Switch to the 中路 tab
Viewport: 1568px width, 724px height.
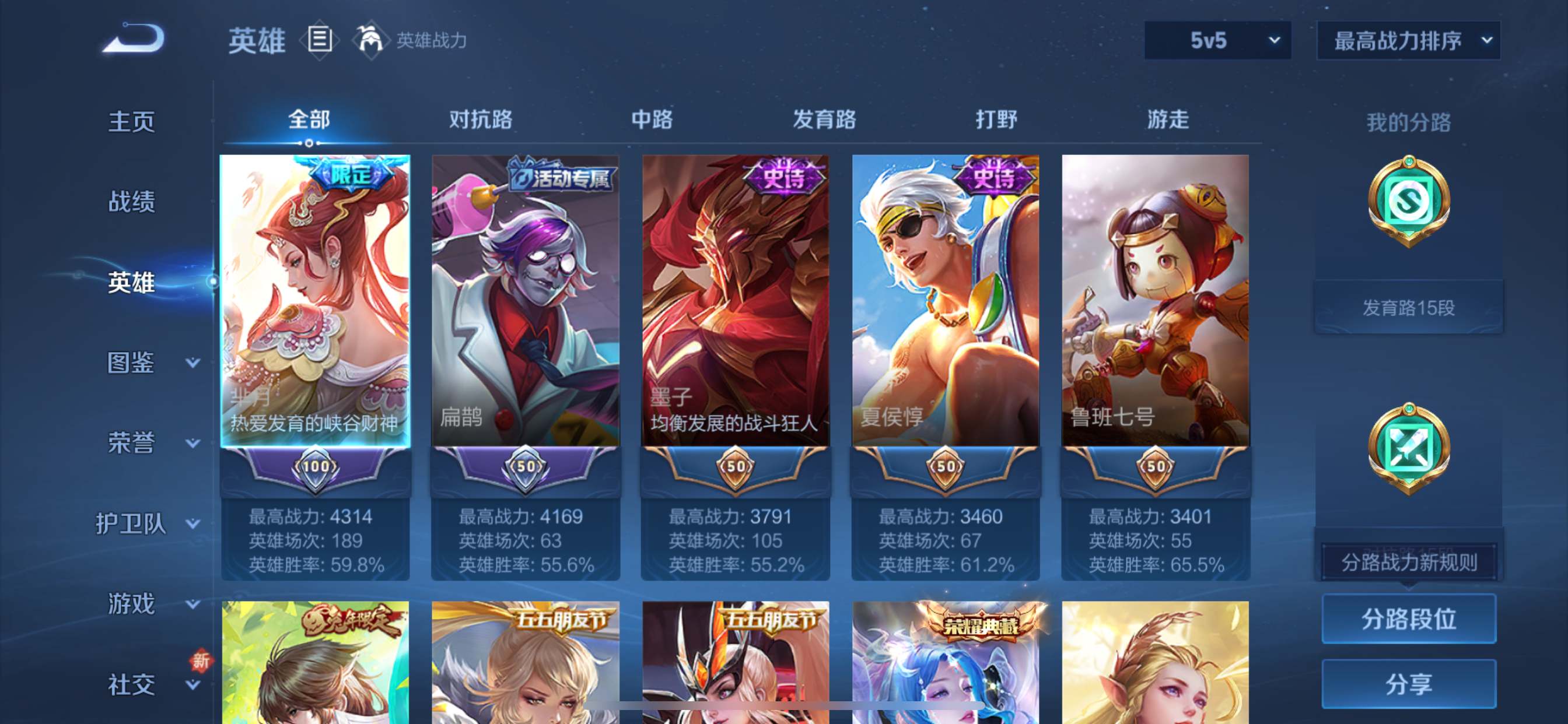(652, 121)
